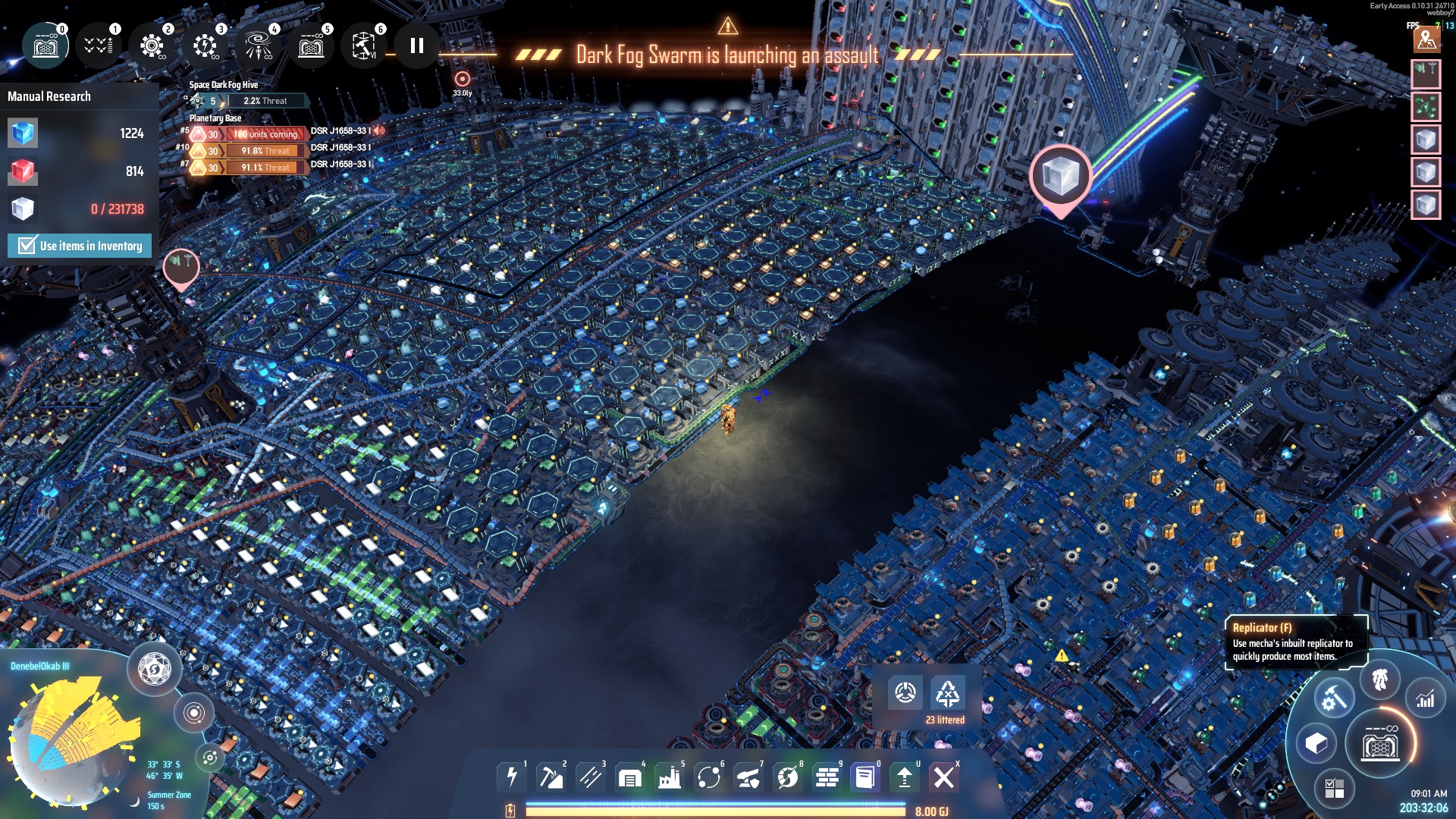The width and height of the screenshot is (1456, 819).
Task: Open the tech tree hammer-and-gear button
Action: click(1333, 698)
